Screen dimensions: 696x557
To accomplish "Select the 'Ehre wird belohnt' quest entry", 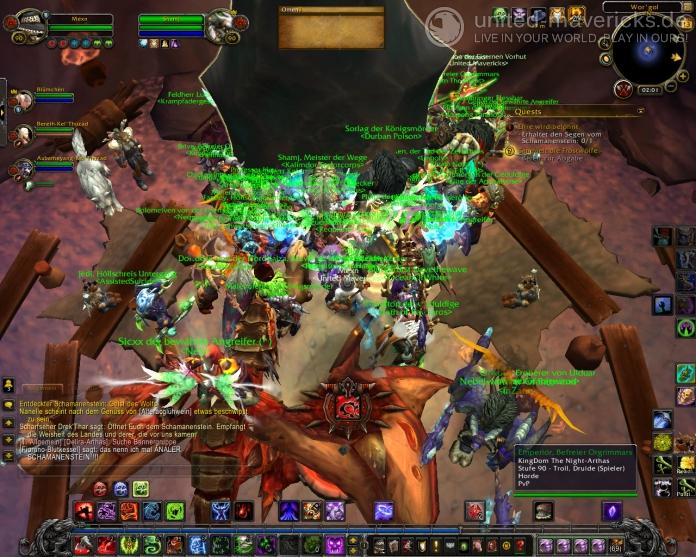I will pos(547,128).
